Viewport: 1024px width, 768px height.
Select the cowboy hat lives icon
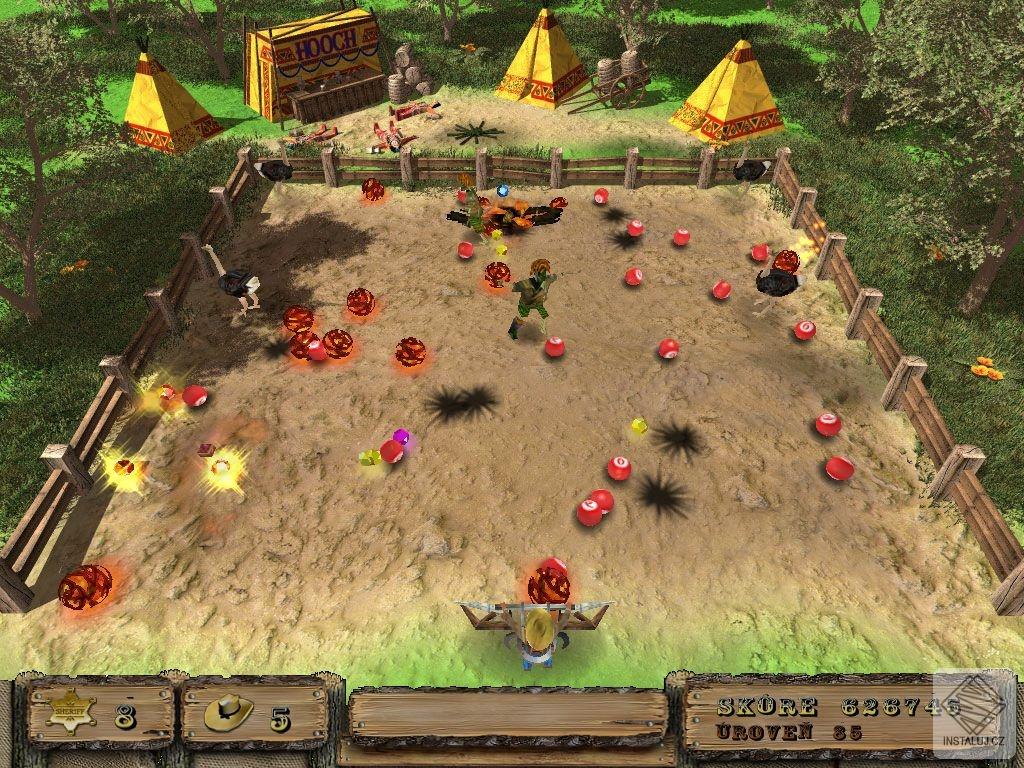pyautogui.click(x=228, y=713)
